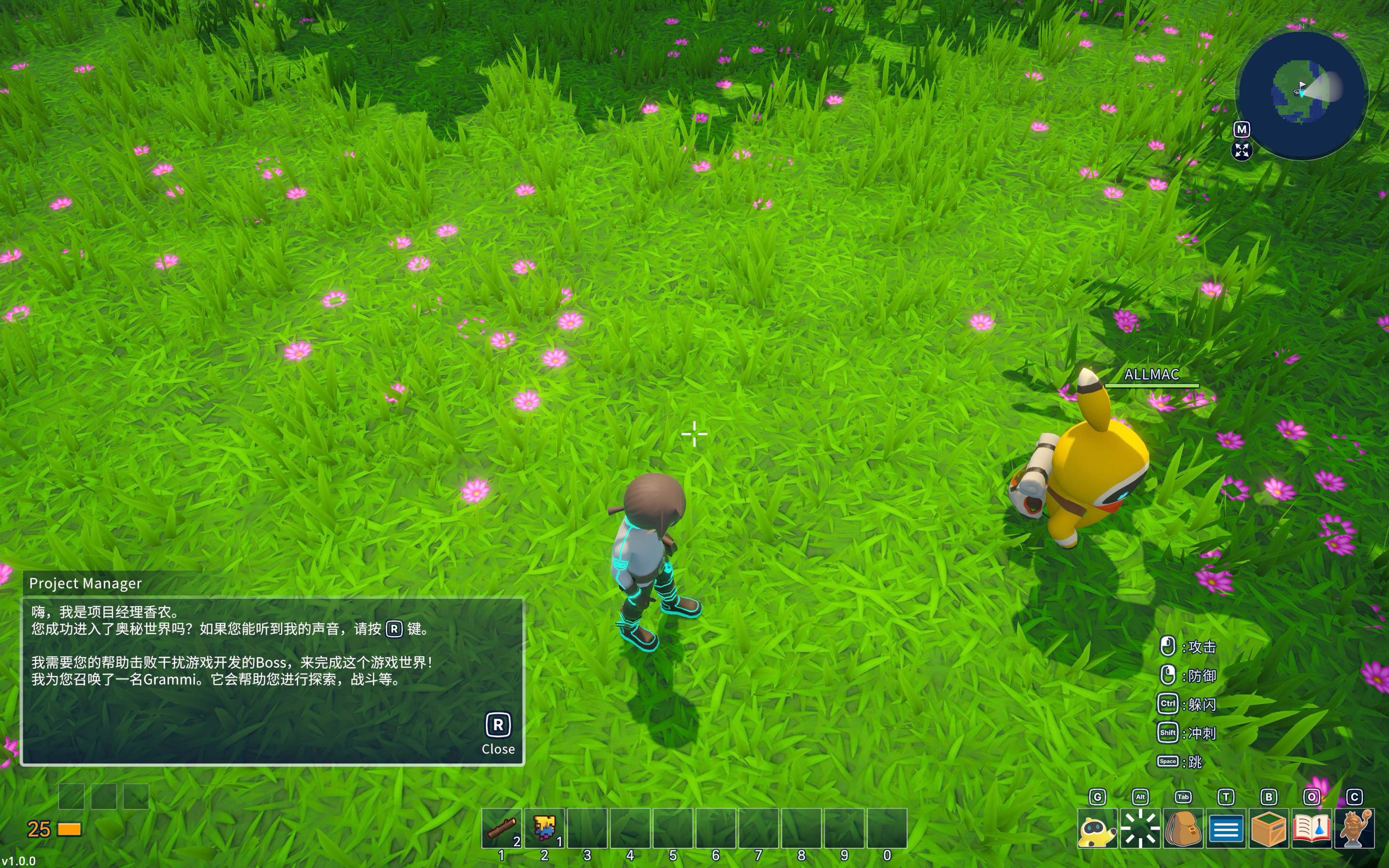Open the blue task list icon labeled T
This screenshot has height=868, width=1389.
point(1226,831)
